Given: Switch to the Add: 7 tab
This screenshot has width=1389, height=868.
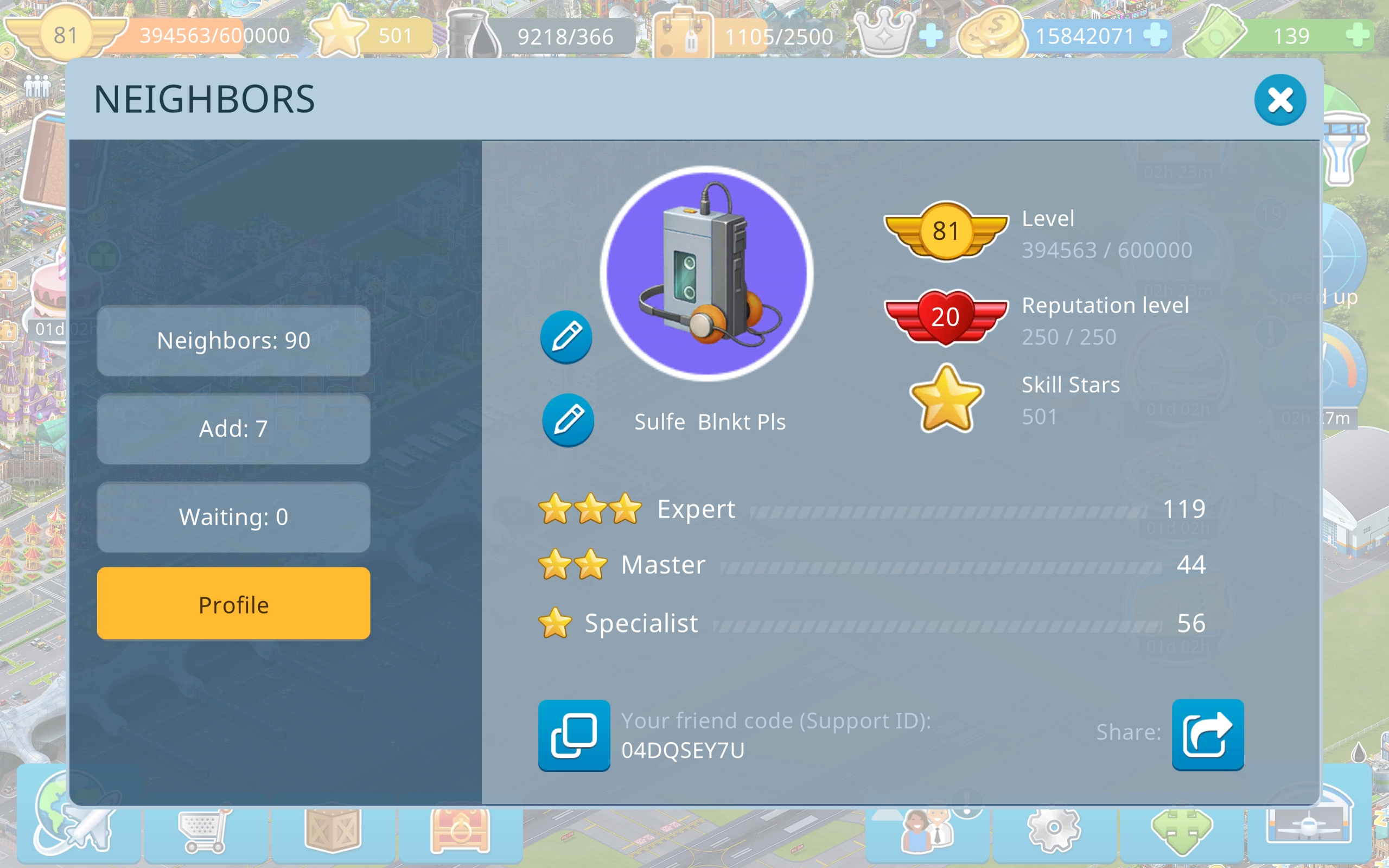Looking at the screenshot, I should pyautogui.click(x=234, y=429).
